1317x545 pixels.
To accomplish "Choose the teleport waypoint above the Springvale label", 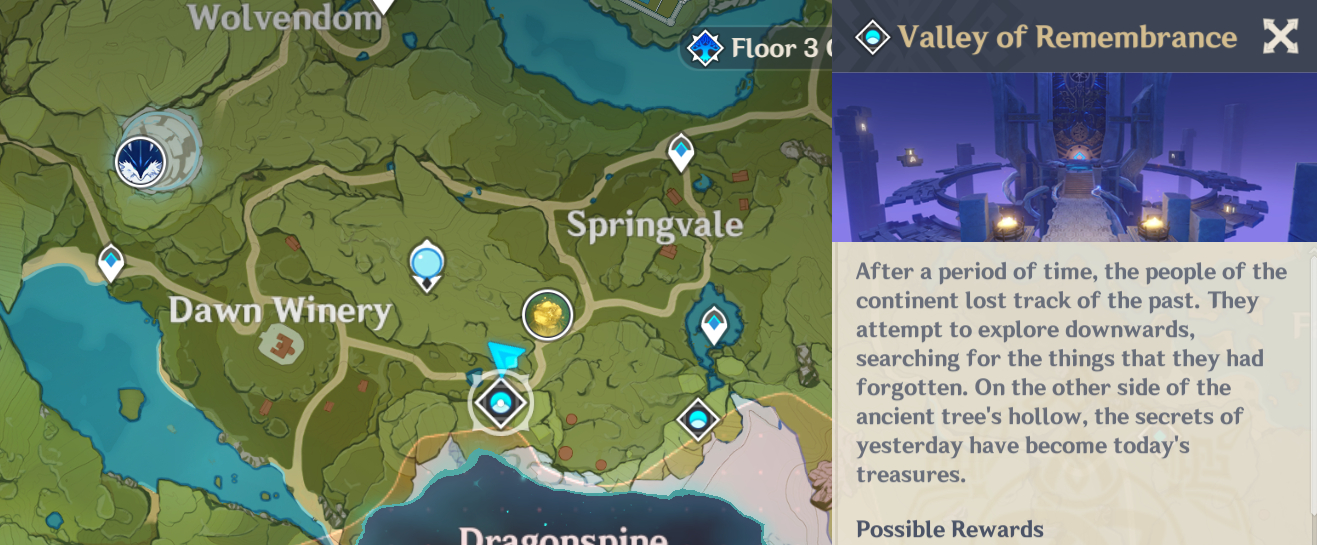I will coord(681,152).
